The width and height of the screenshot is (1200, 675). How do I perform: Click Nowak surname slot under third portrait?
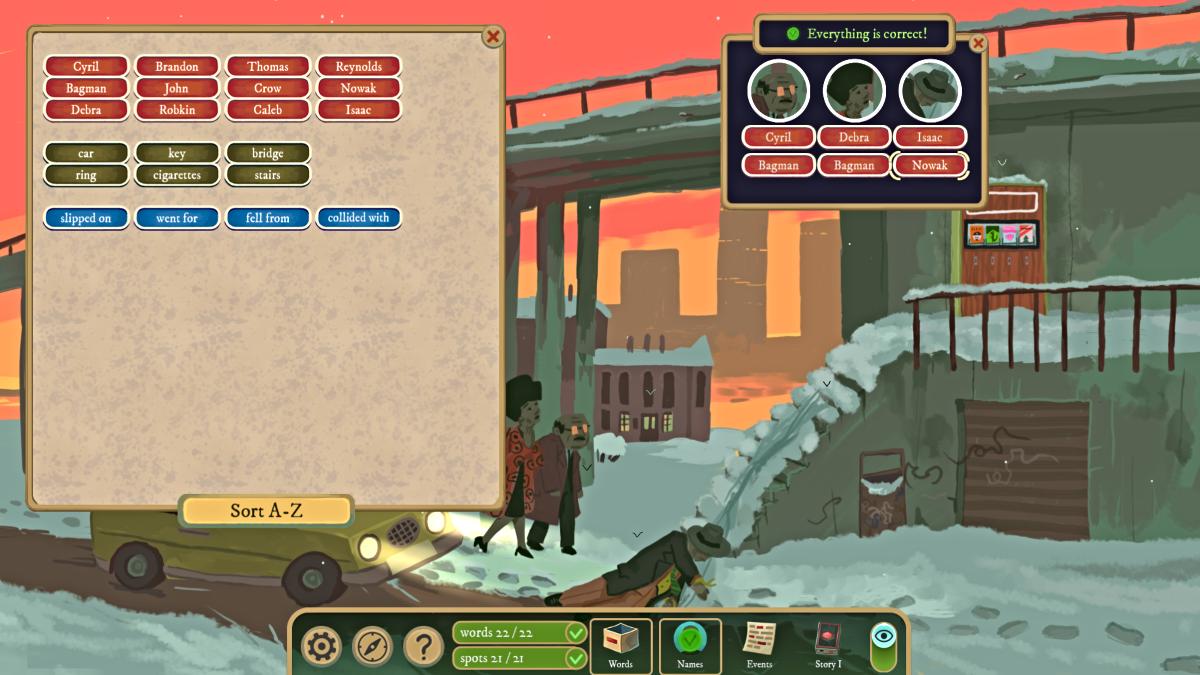coord(930,166)
